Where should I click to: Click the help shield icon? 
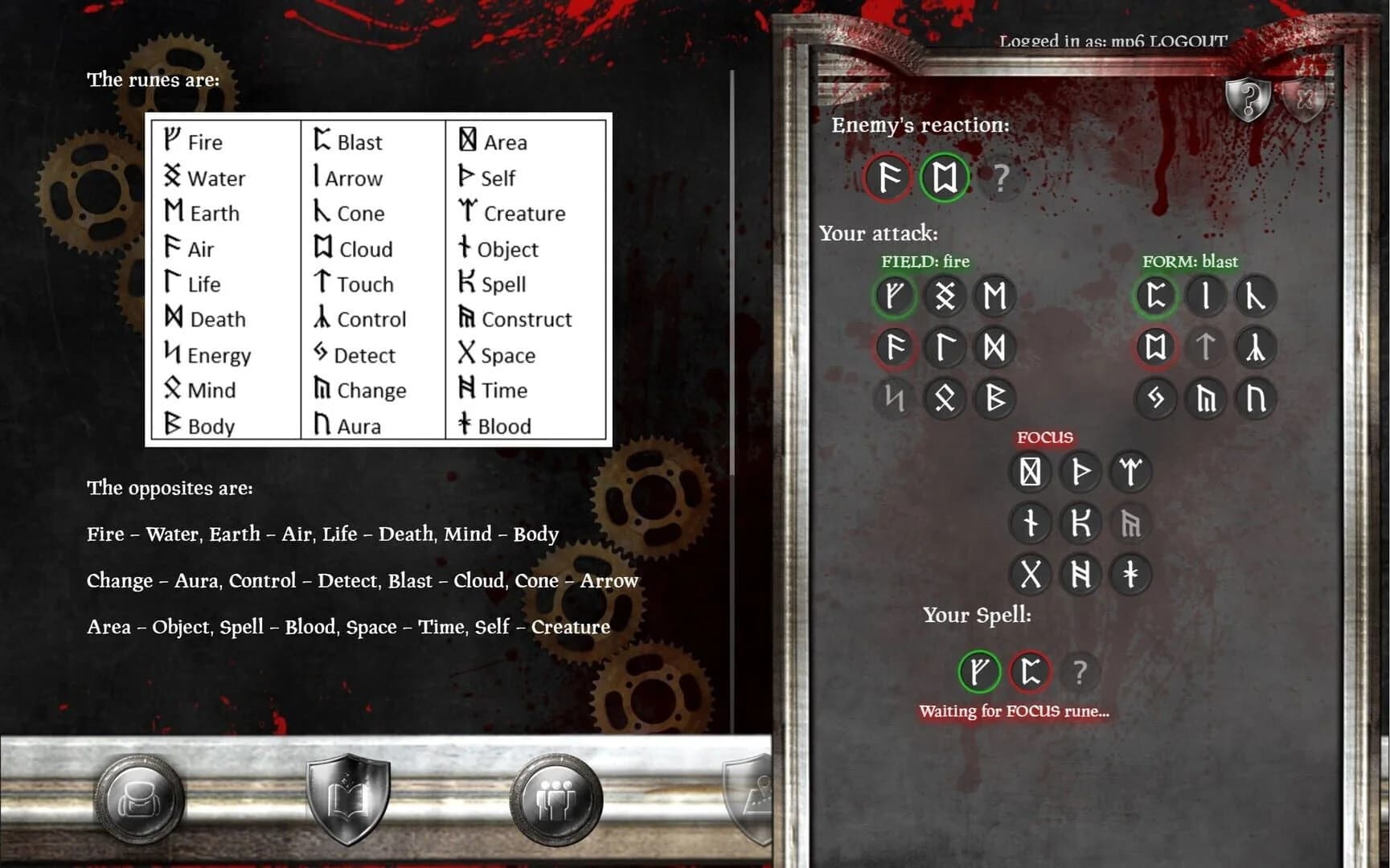pos(1248,101)
